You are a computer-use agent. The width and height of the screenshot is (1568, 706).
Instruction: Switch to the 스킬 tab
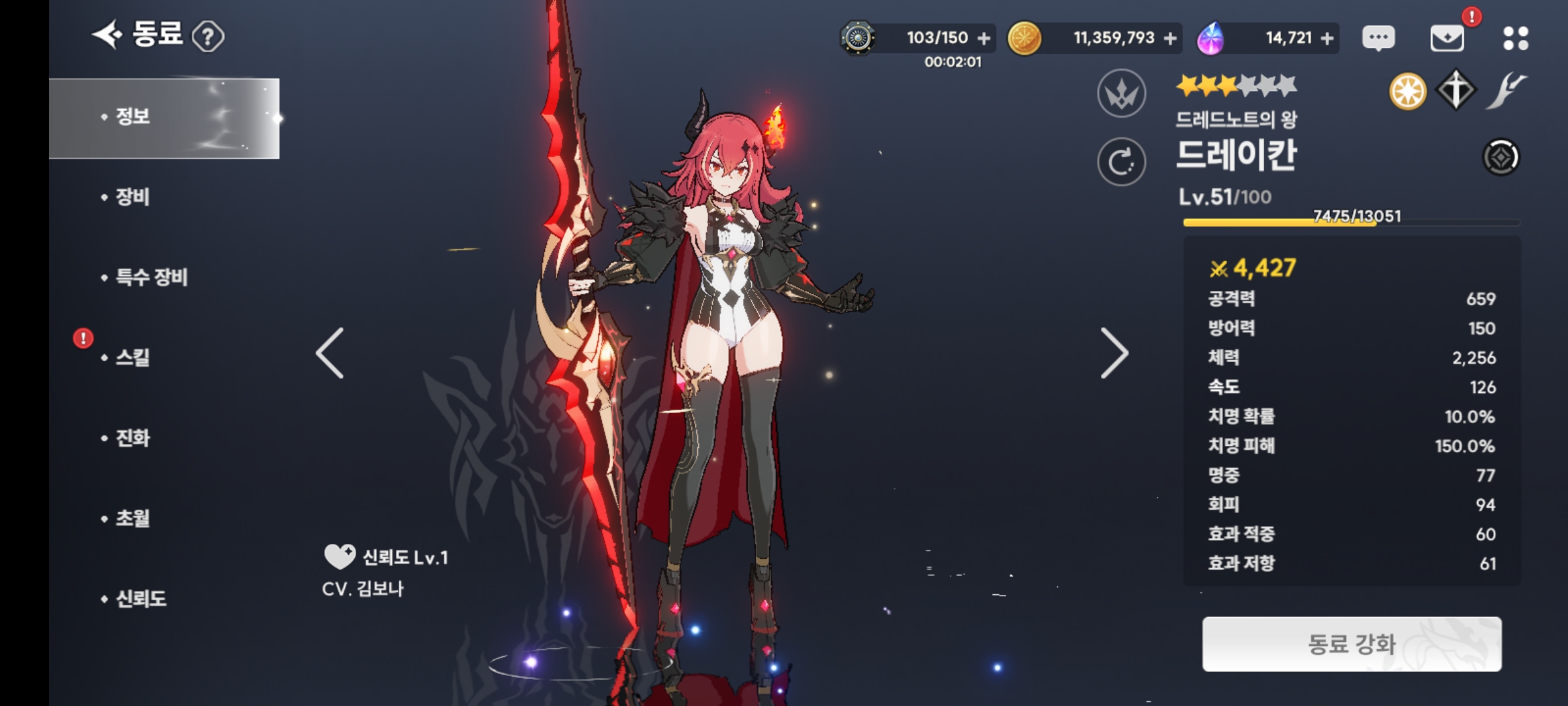(133, 358)
